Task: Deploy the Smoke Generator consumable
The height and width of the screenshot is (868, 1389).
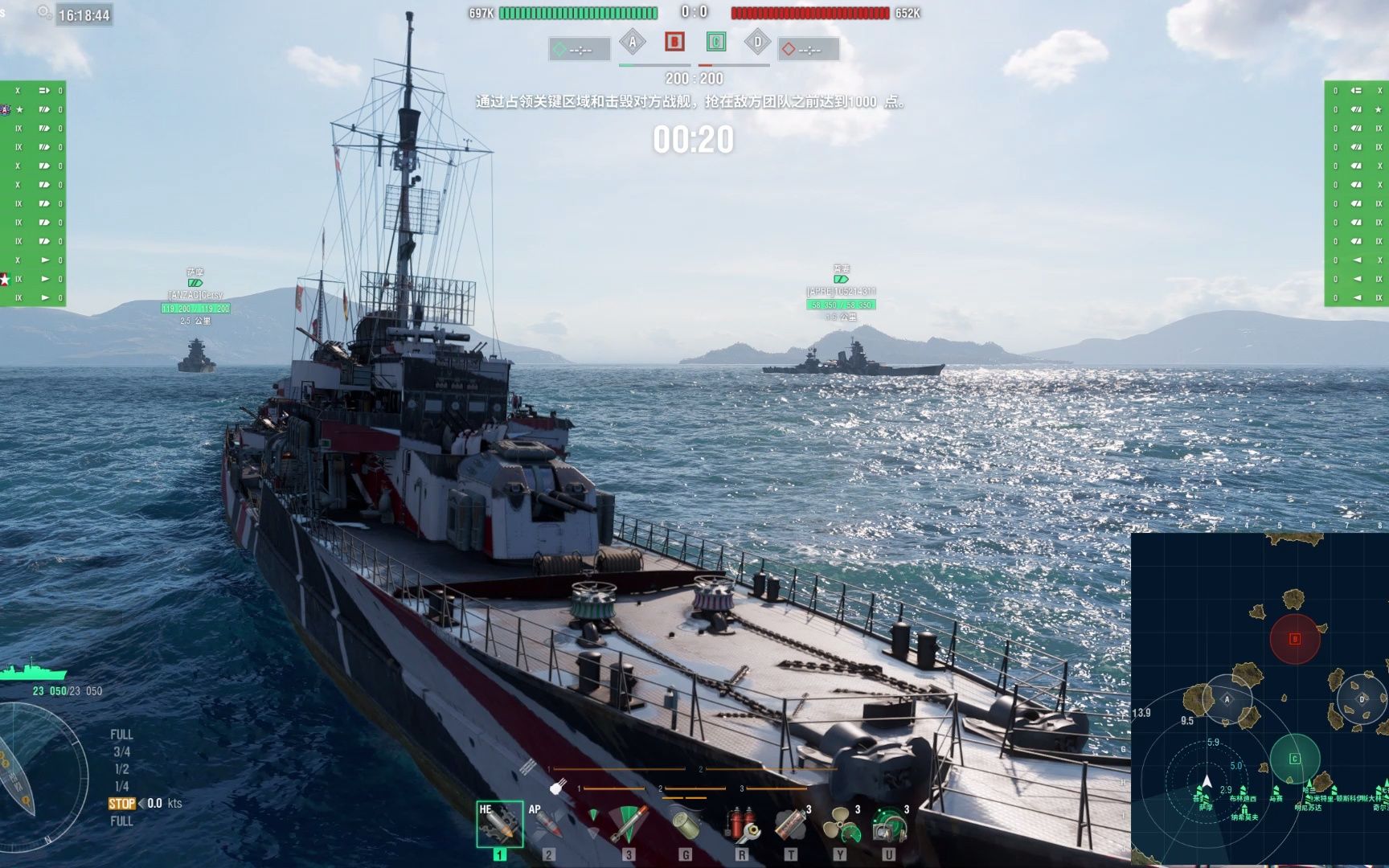Action: (x=791, y=825)
